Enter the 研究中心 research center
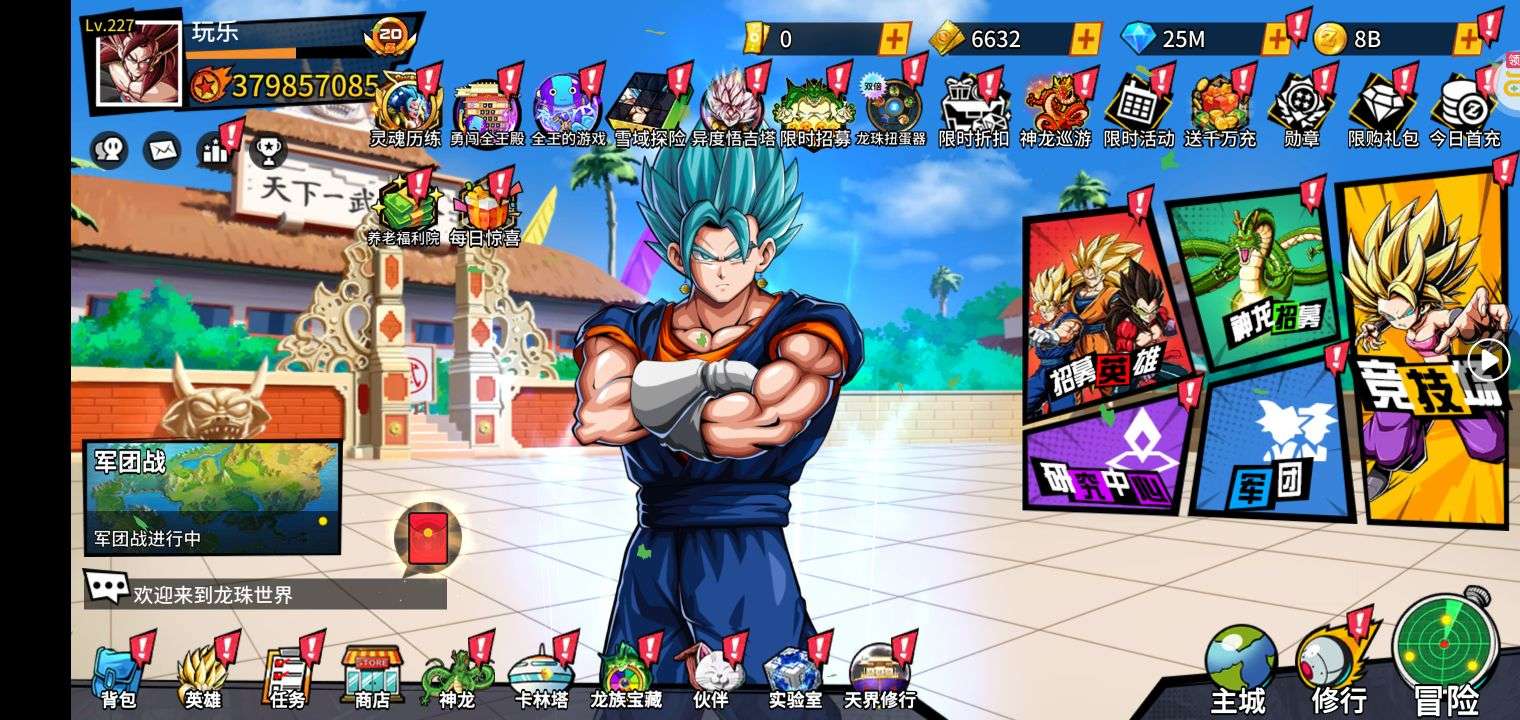The image size is (1520, 720). coord(1105,455)
